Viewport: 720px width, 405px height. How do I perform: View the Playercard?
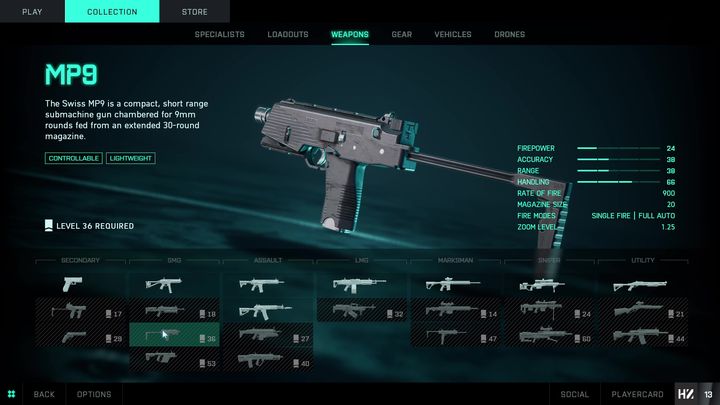[x=637, y=394]
